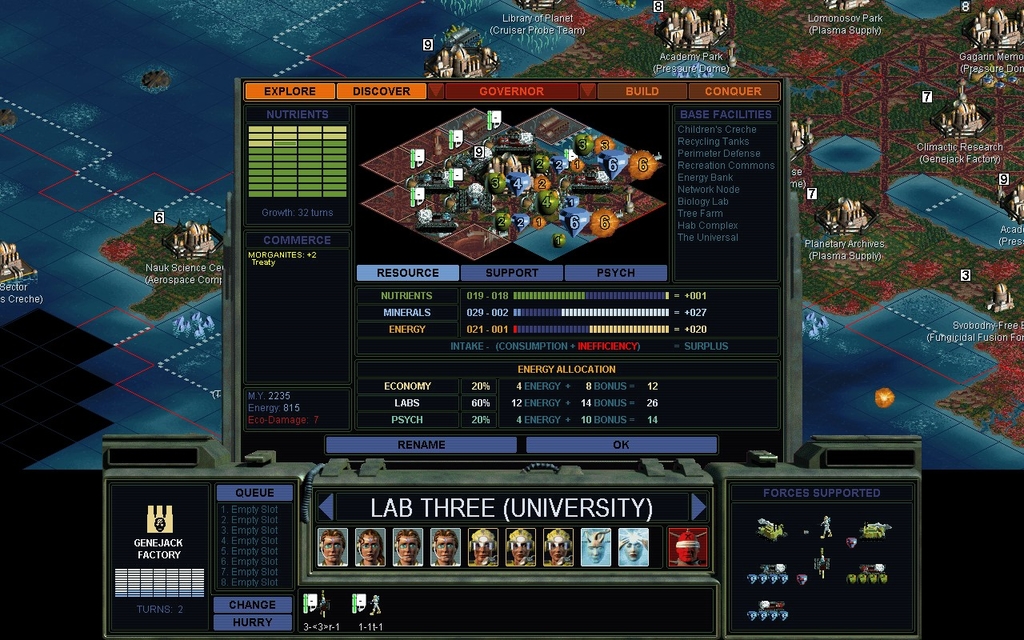
Task: Select the Genejack Factory production icon
Action: [x=158, y=520]
